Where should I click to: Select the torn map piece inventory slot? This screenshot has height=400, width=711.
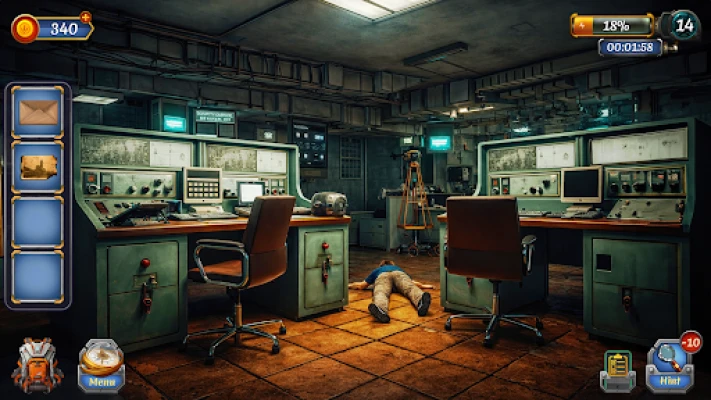(x=39, y=166)
